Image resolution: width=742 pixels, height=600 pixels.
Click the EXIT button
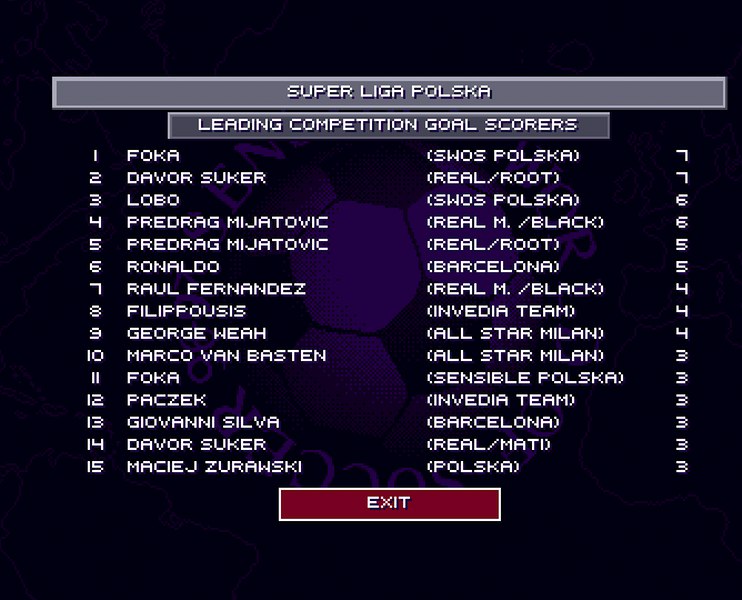click(389, 504)
